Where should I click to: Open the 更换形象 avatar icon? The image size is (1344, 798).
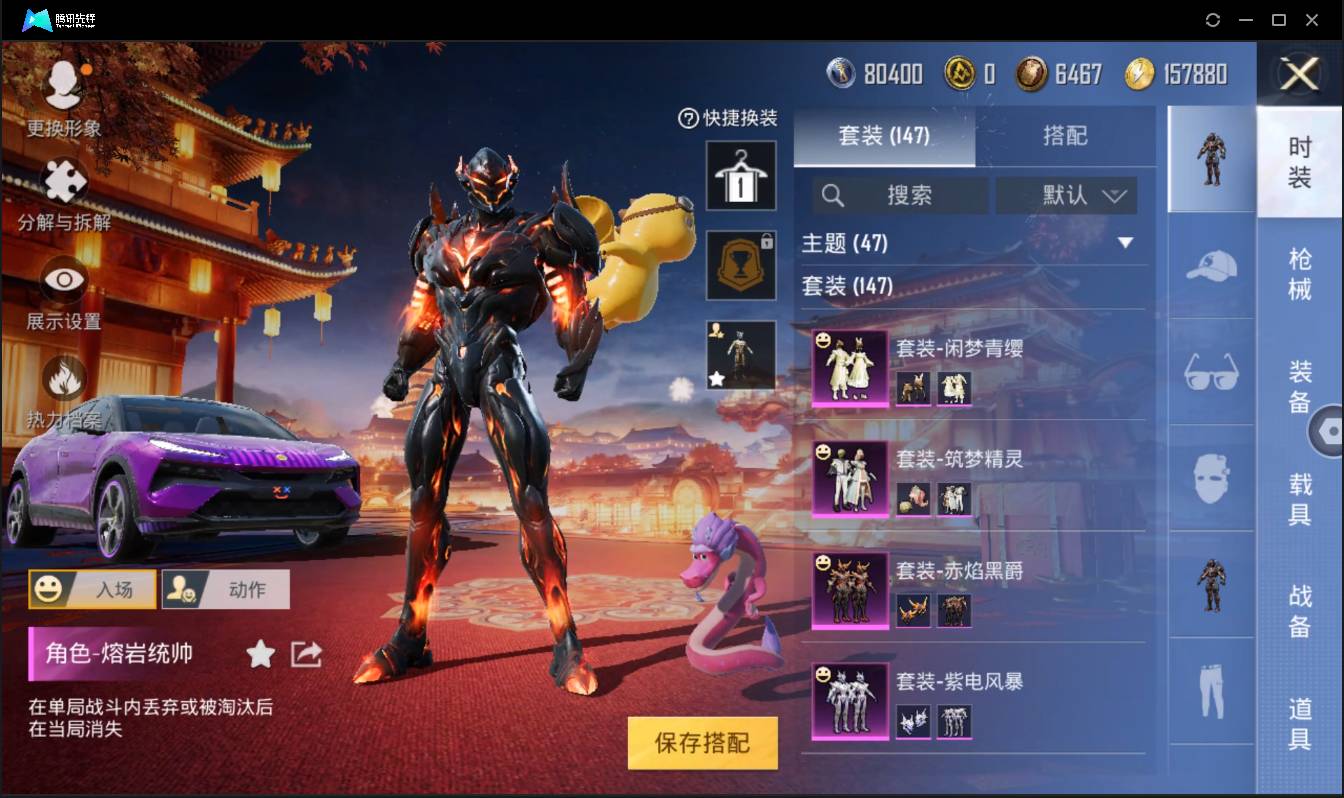coord(62,85)
